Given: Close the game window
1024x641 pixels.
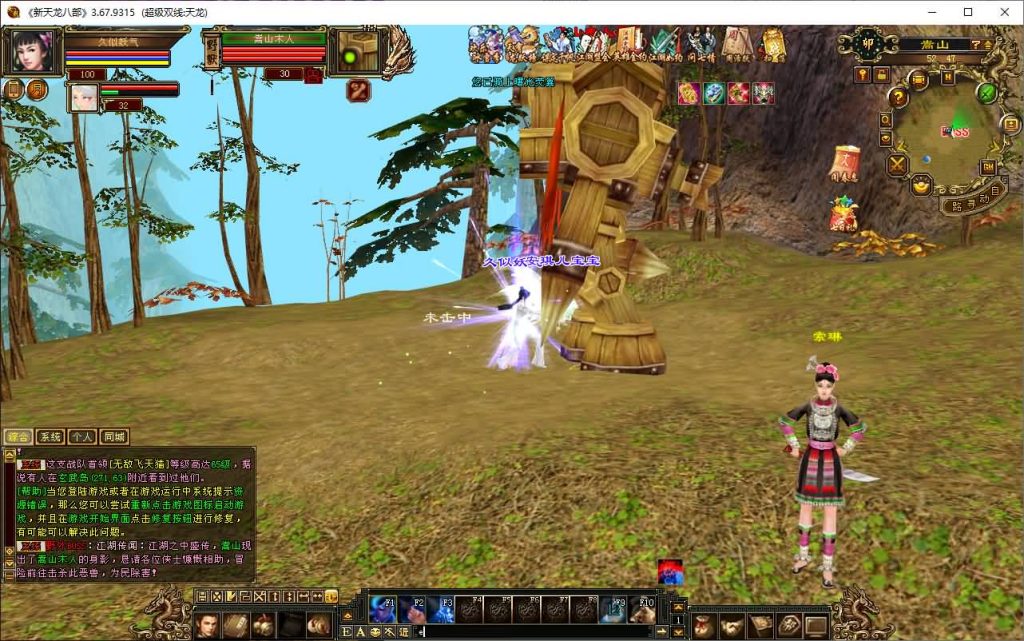Looking at the screenshot, I should click(1004, 11).
